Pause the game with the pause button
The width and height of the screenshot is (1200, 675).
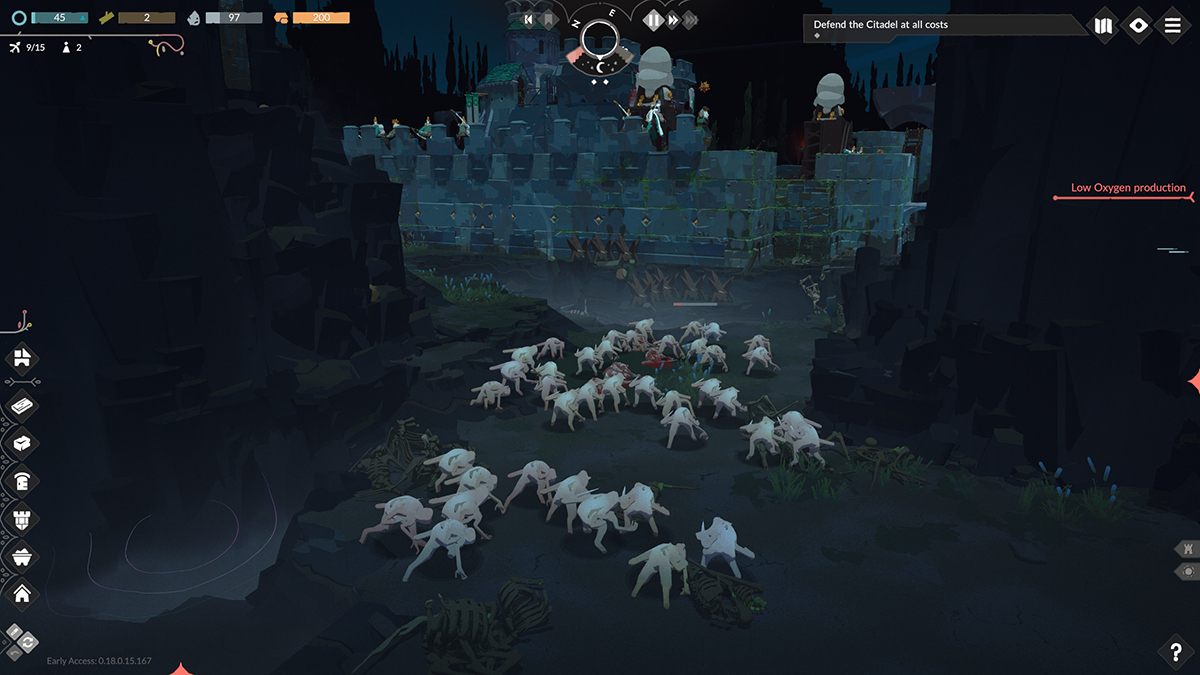coord(653,19)
